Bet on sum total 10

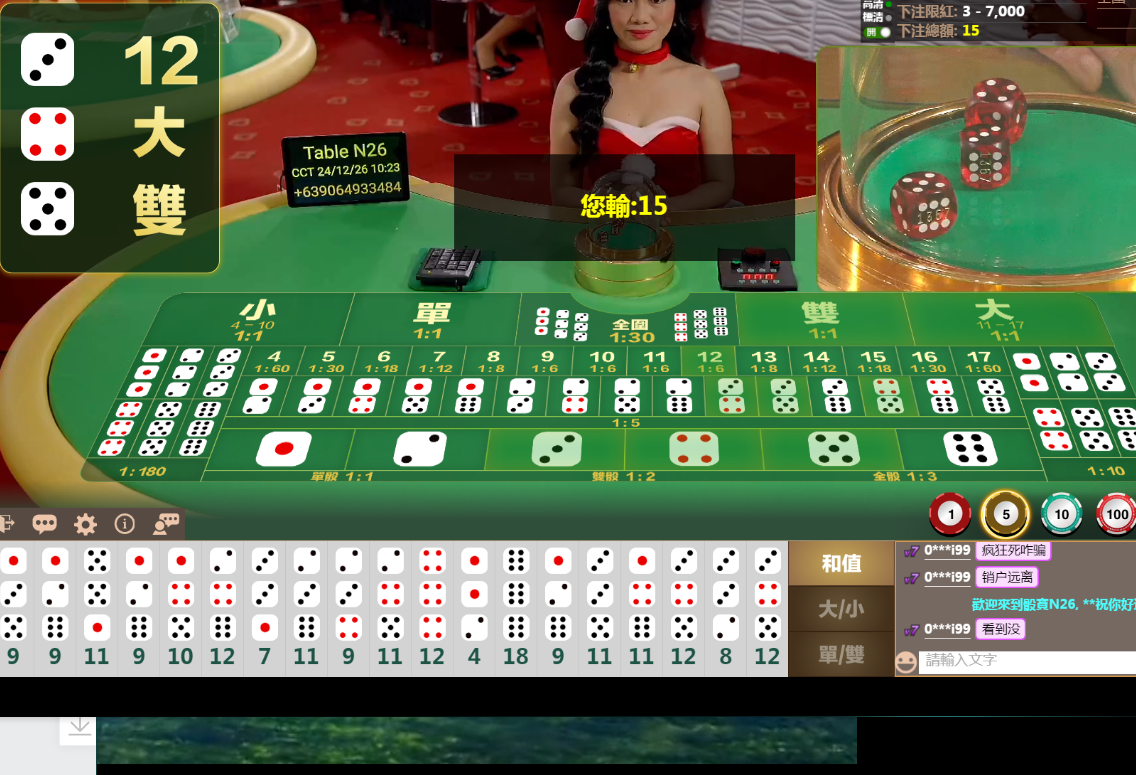(601, 361)
